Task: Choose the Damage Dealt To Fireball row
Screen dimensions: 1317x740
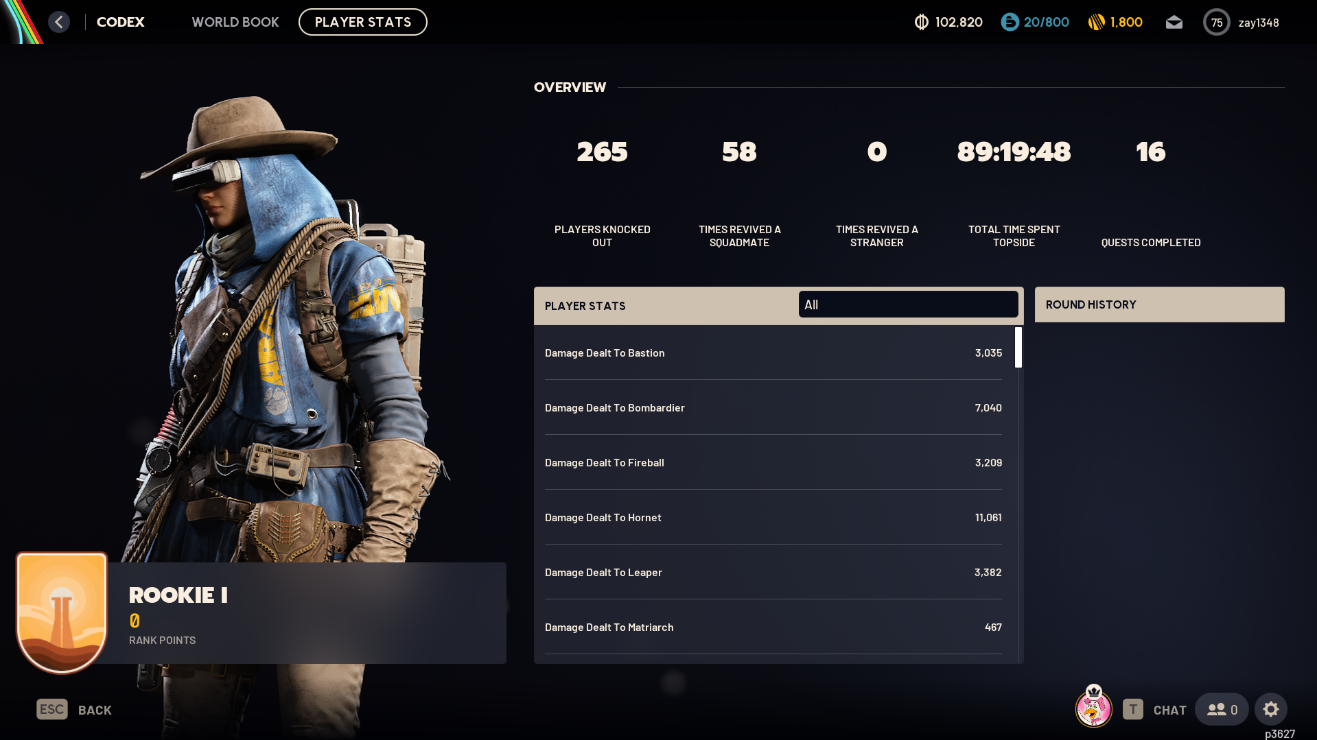Action: point(773,463)
